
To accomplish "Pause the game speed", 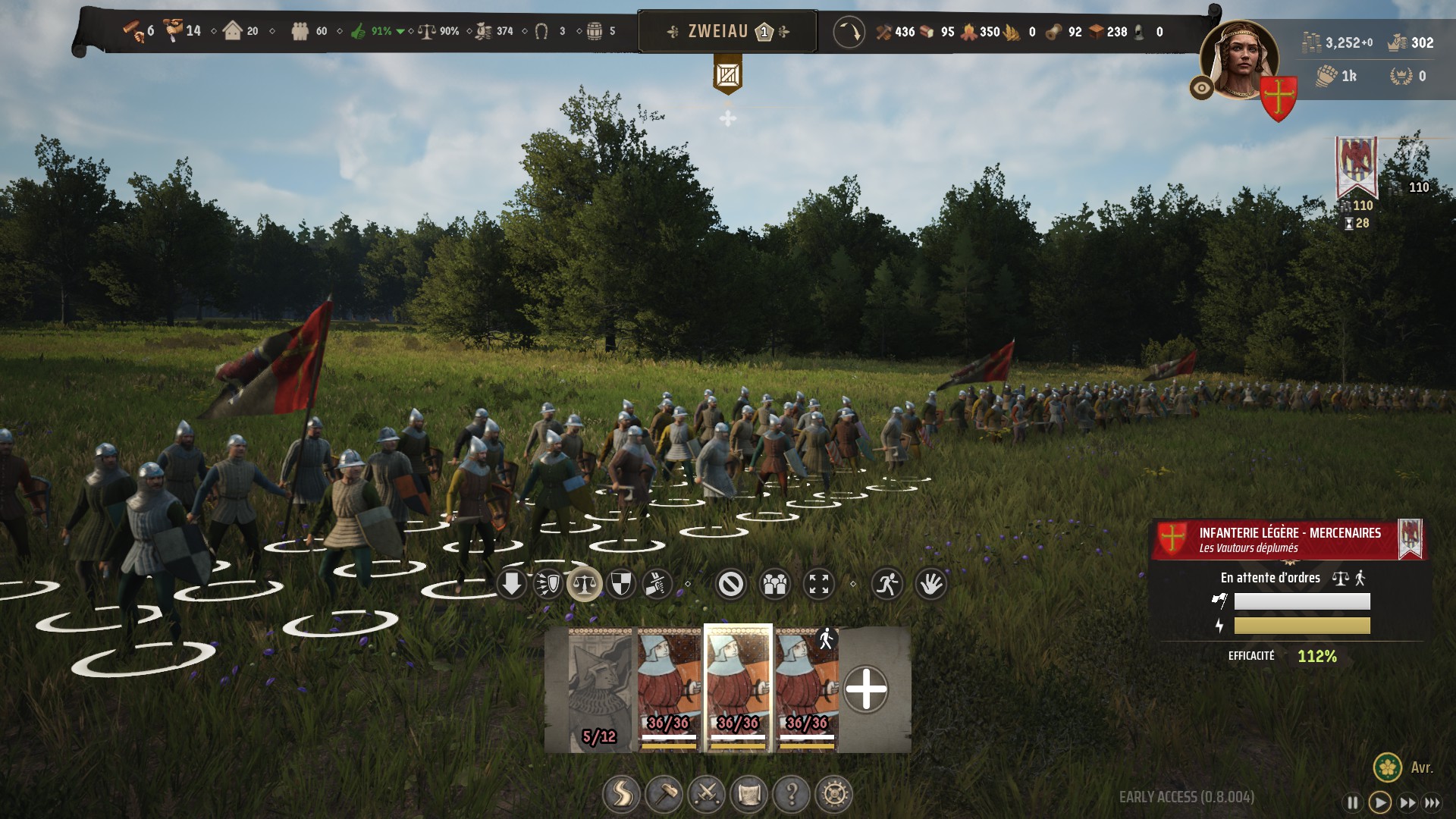I will (1352, 802).
